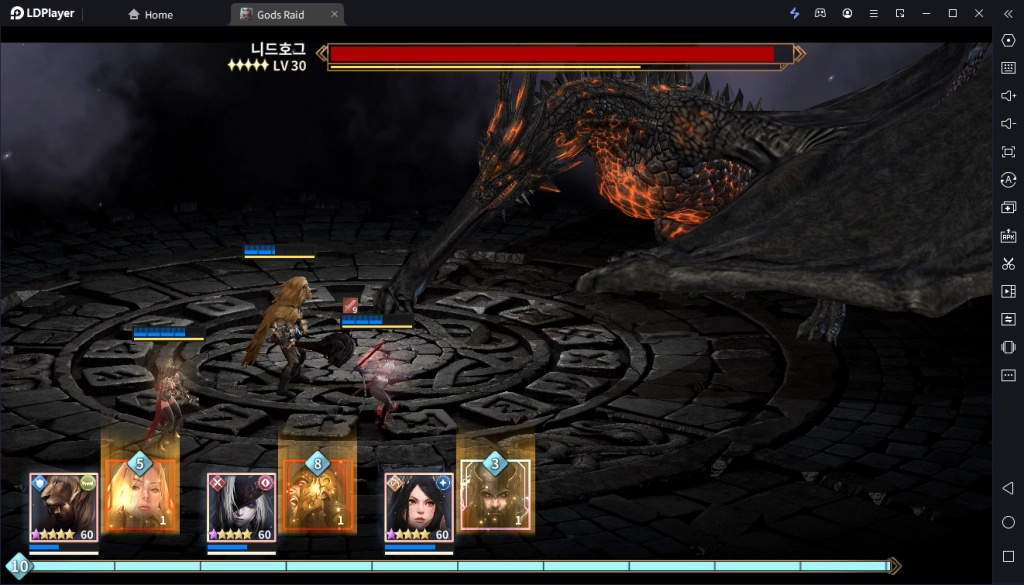The width and height of the screenshot is (1024, 585).
Task: Select the black-haired female hero portrait
Action: (419, 507)
